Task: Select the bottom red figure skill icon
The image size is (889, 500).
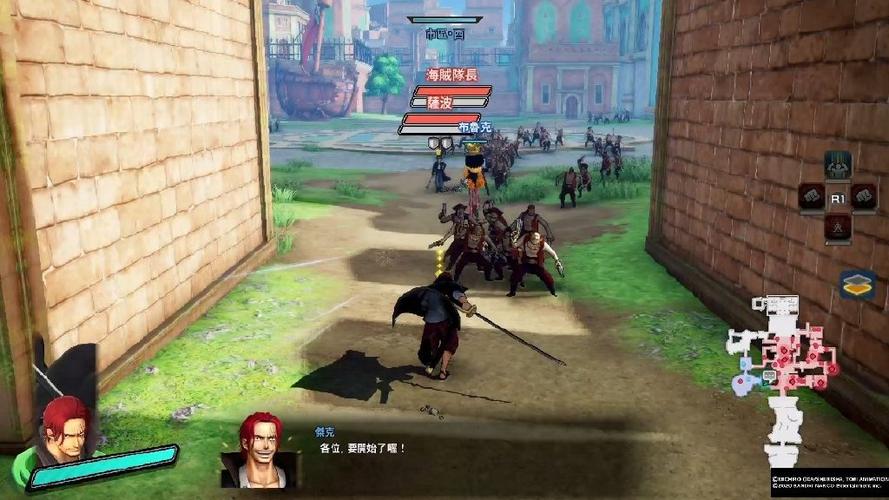Action: [x=837, y=227]
